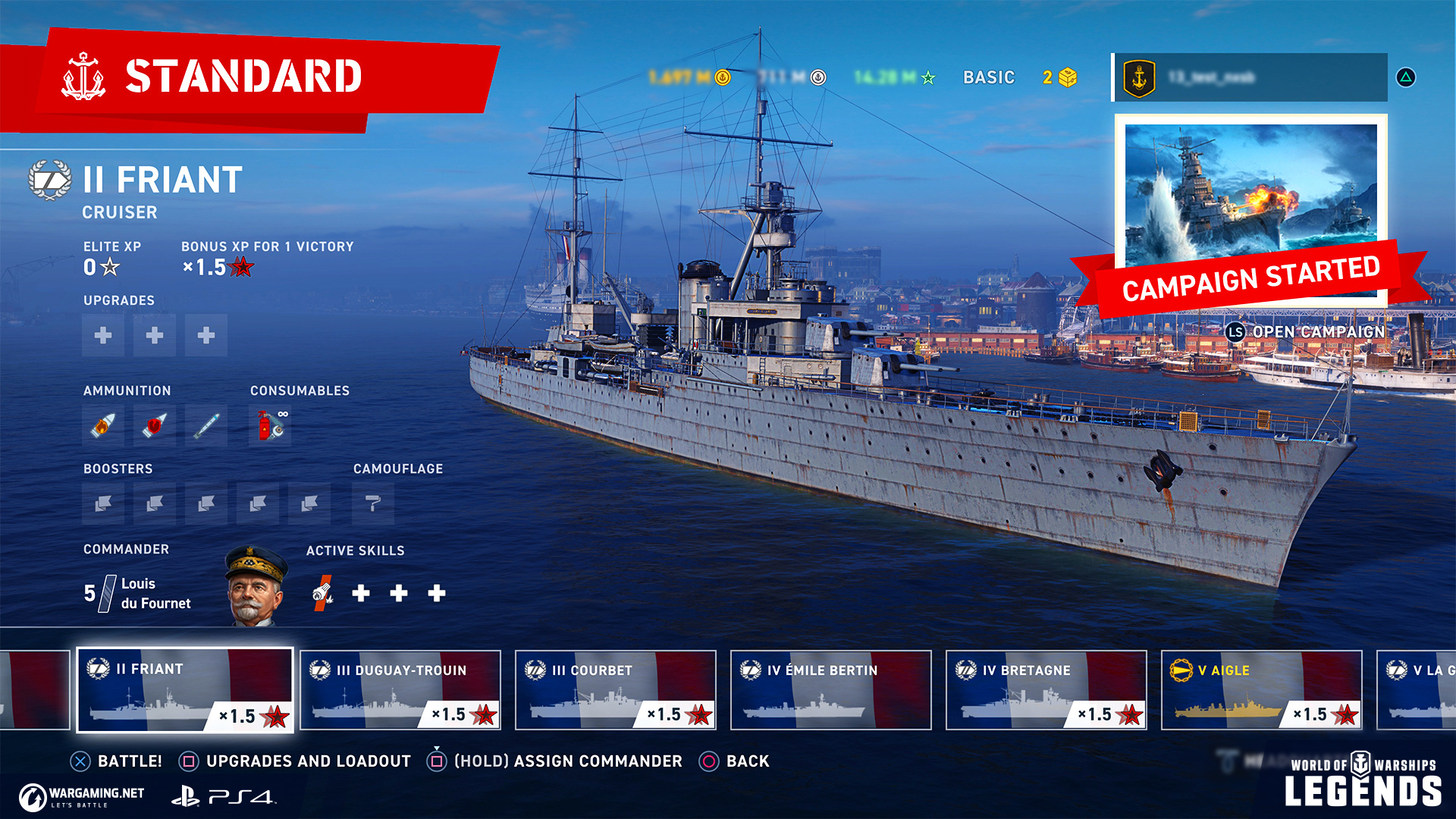Open Upgrades and Loadout
The image size is (1456, 819).
click(x=295, y=761)
